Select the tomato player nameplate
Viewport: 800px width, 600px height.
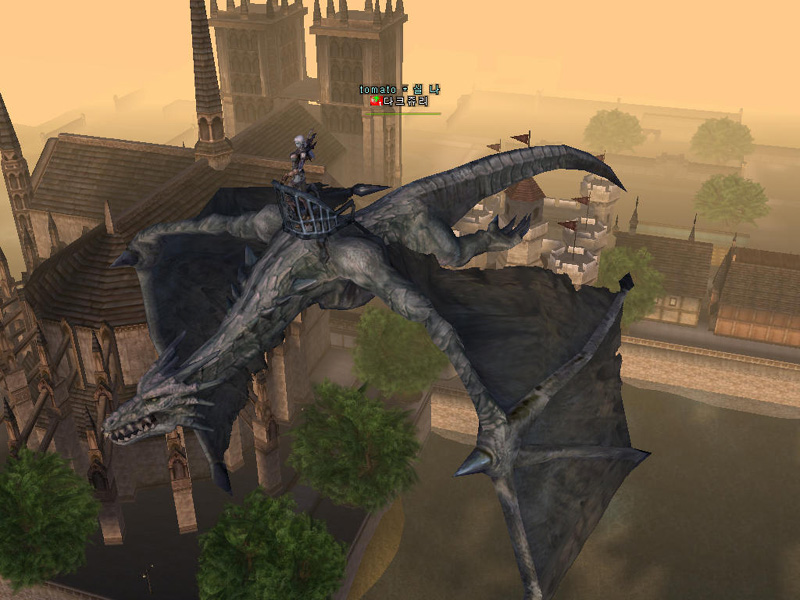399,90
